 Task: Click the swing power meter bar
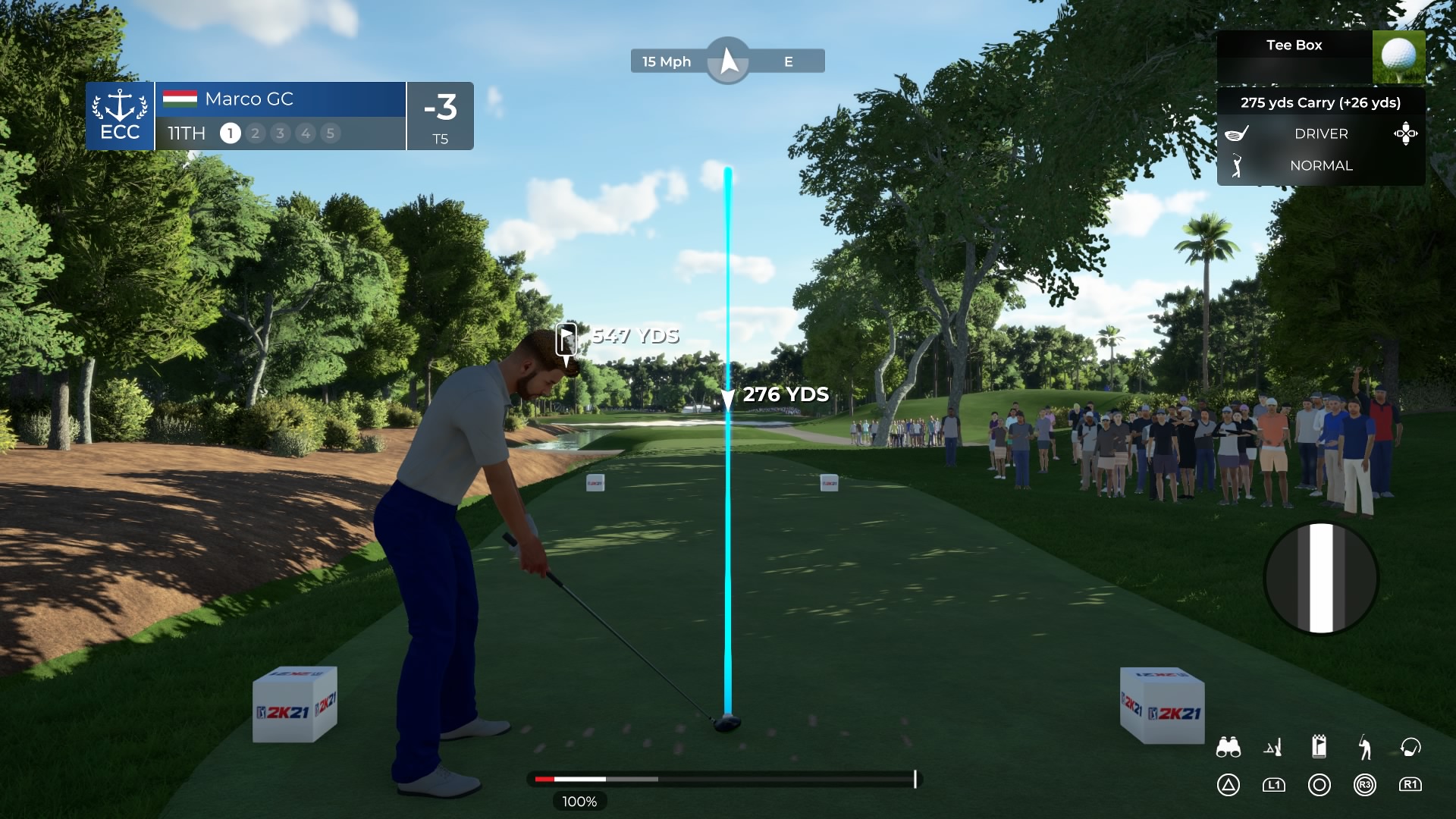coord(724,779)
